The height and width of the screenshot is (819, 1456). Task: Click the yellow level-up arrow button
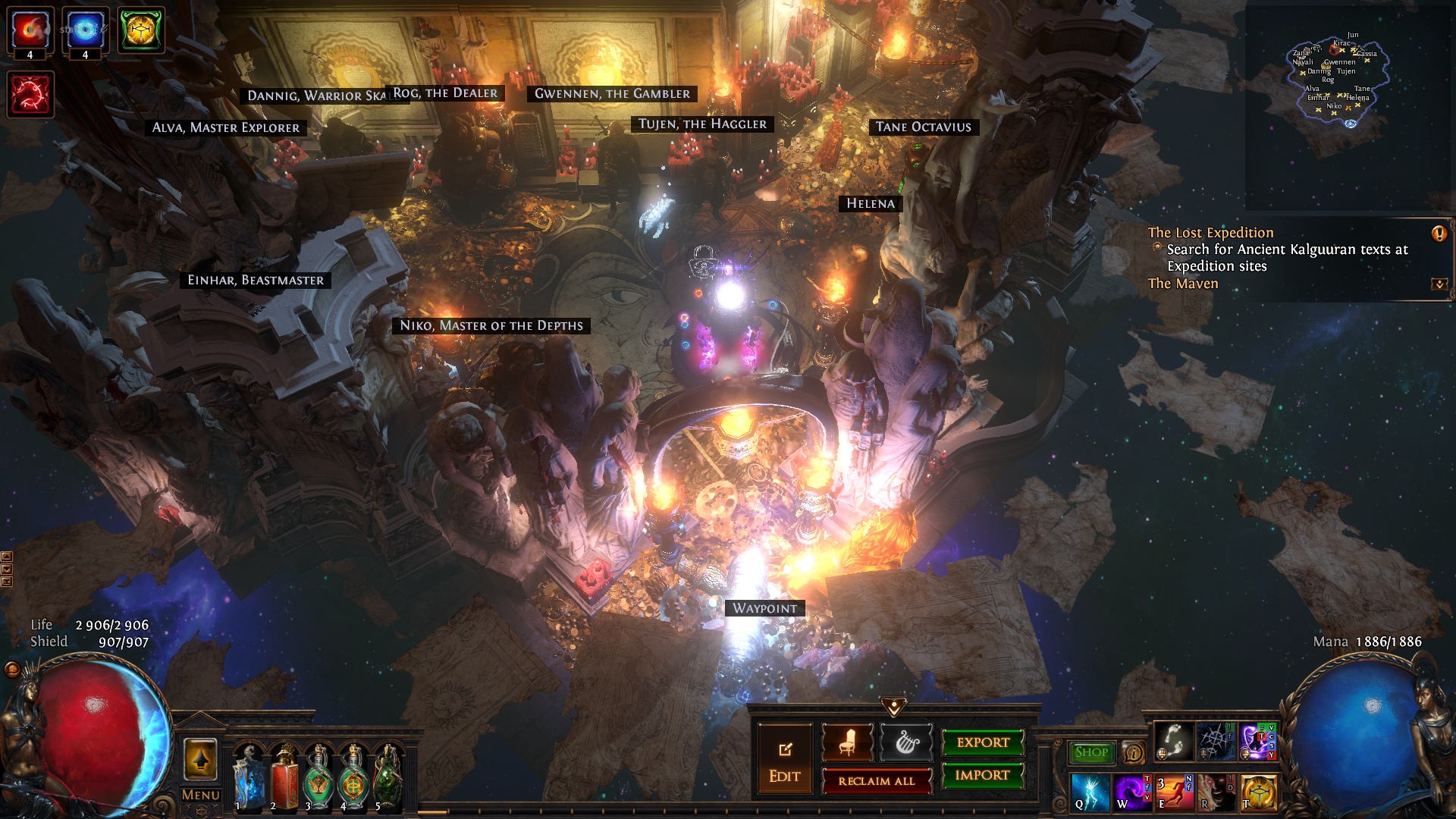[x=201, y=759]
